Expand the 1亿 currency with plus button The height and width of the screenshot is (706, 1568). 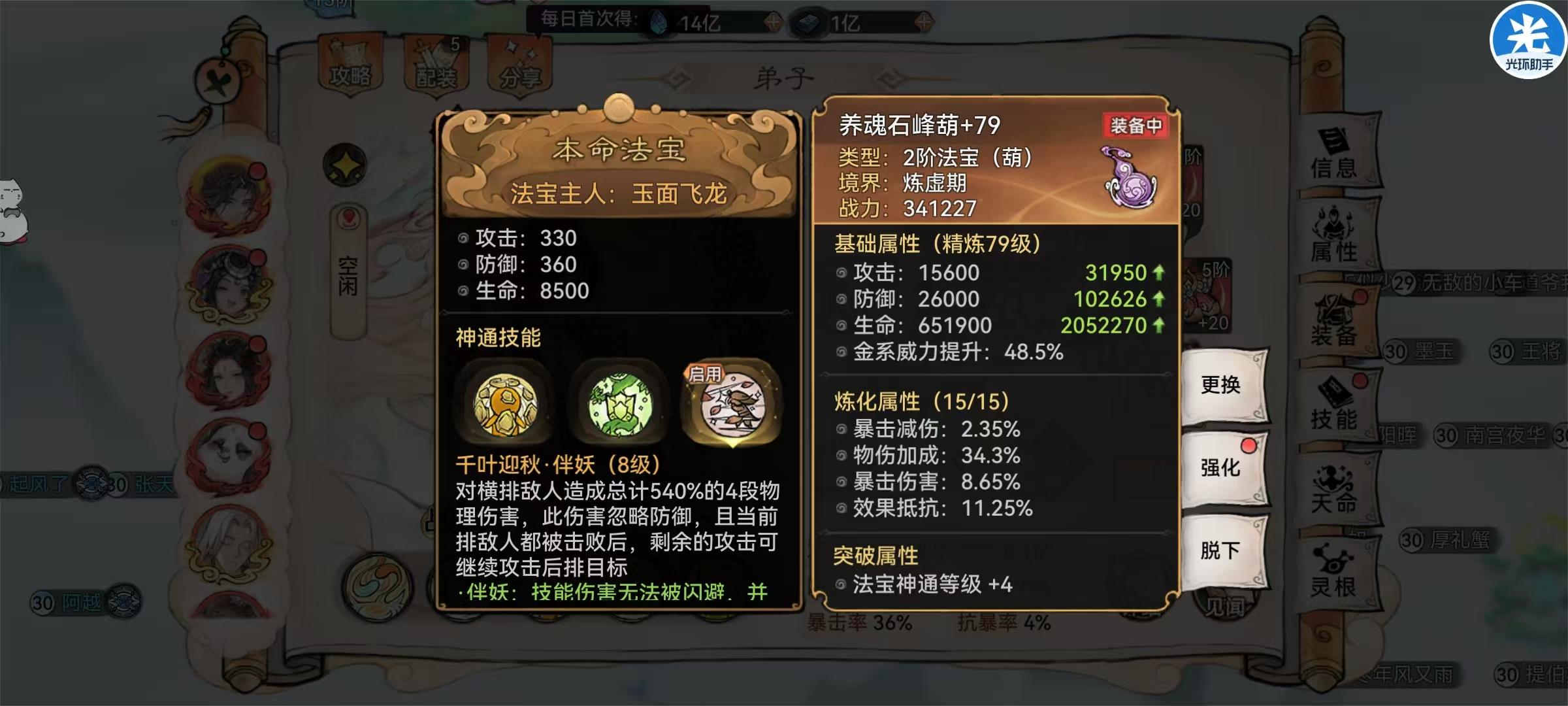click(x=923, y=21)
